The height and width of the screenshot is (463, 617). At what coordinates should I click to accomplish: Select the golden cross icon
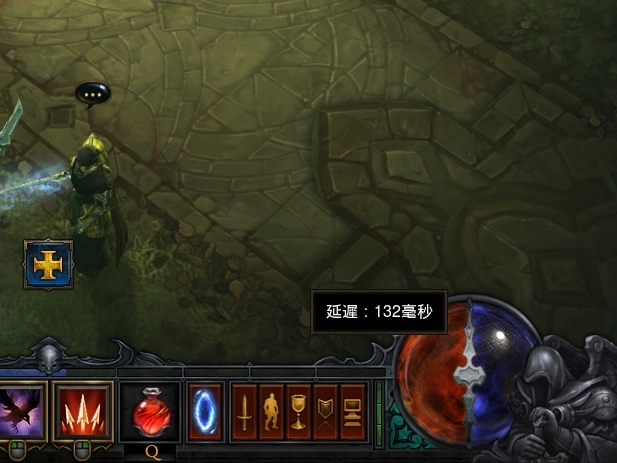(x=48, y=264)
